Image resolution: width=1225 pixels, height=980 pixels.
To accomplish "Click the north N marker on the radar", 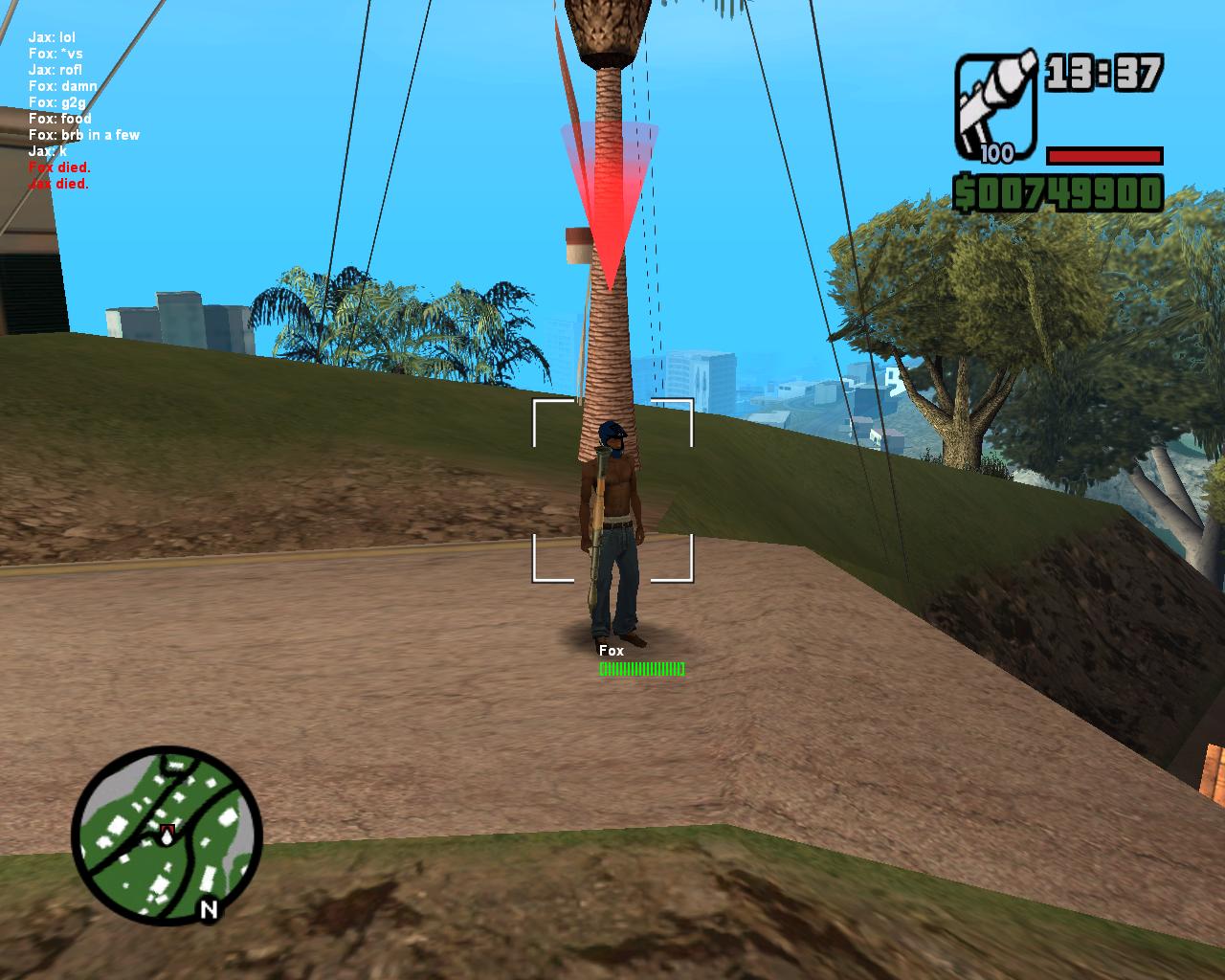I will coord(209,909).
